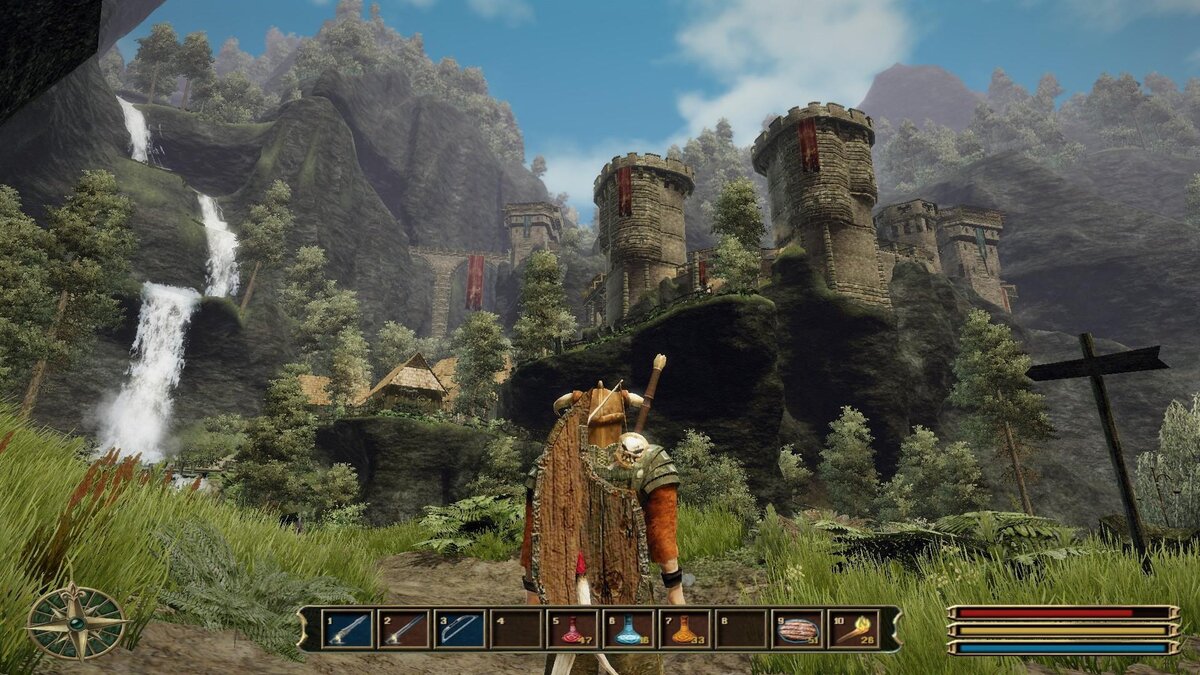Use the blue mana potion
Image resolution: width=1200 pixels, height=675 pixels.
click(x=628, y=629)
